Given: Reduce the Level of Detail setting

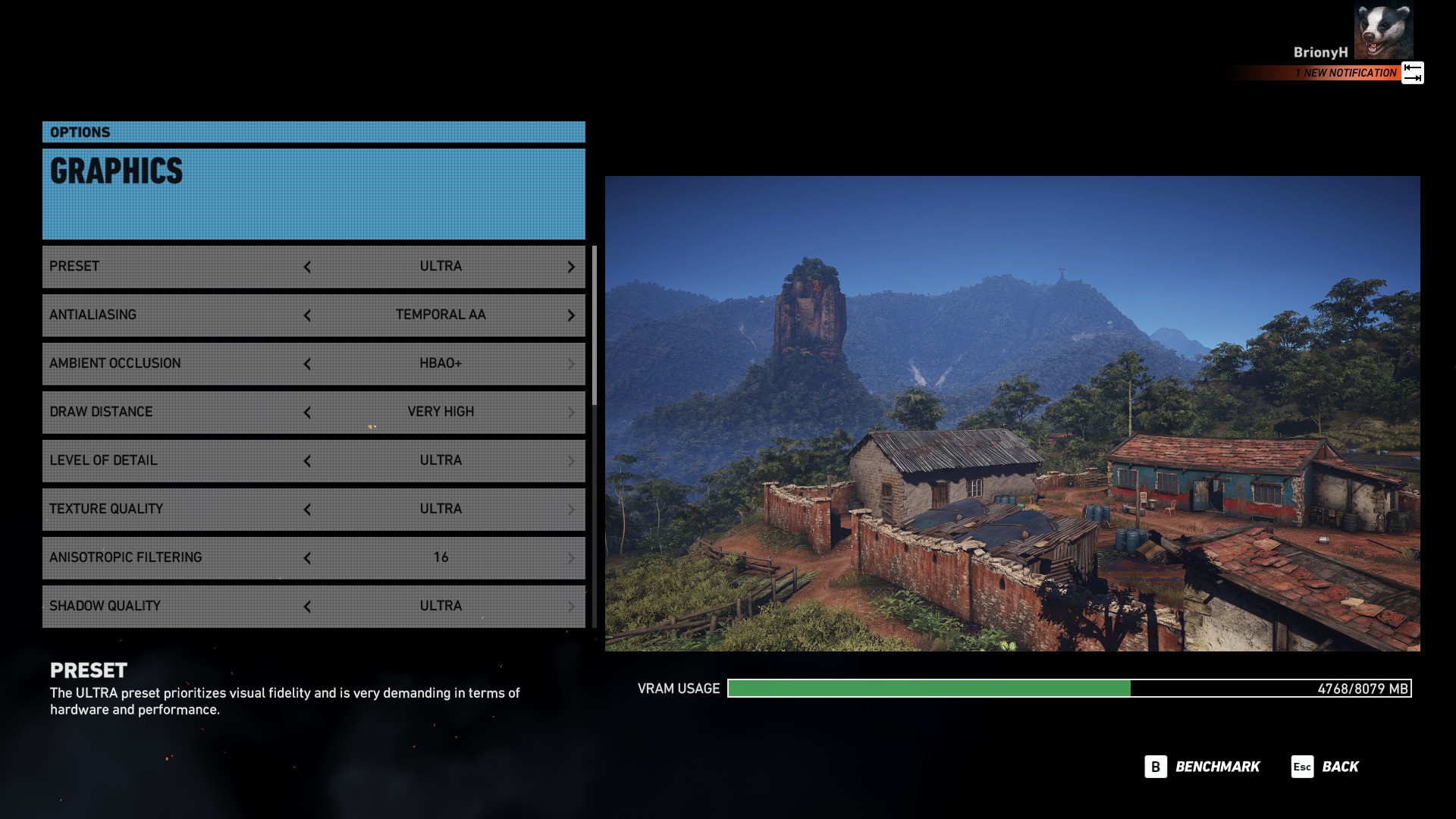Looking at the screenshot, I should [307, 461].
